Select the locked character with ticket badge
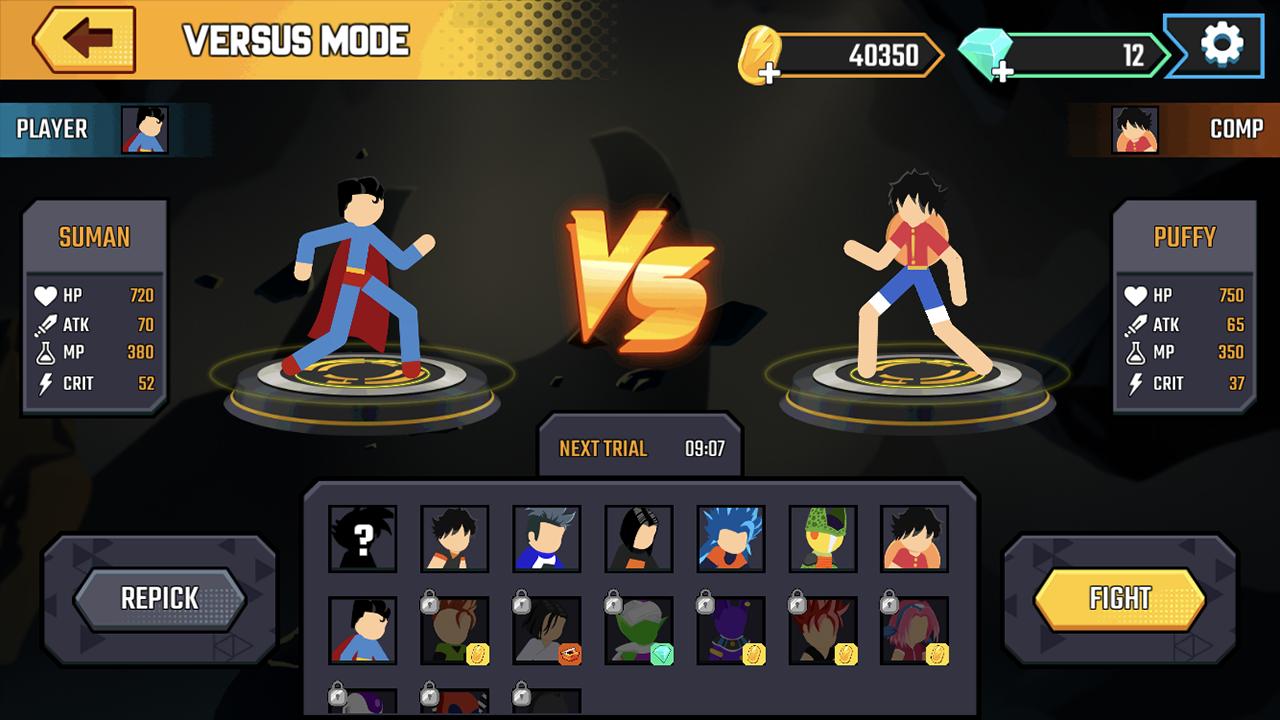 coord(547,630)
